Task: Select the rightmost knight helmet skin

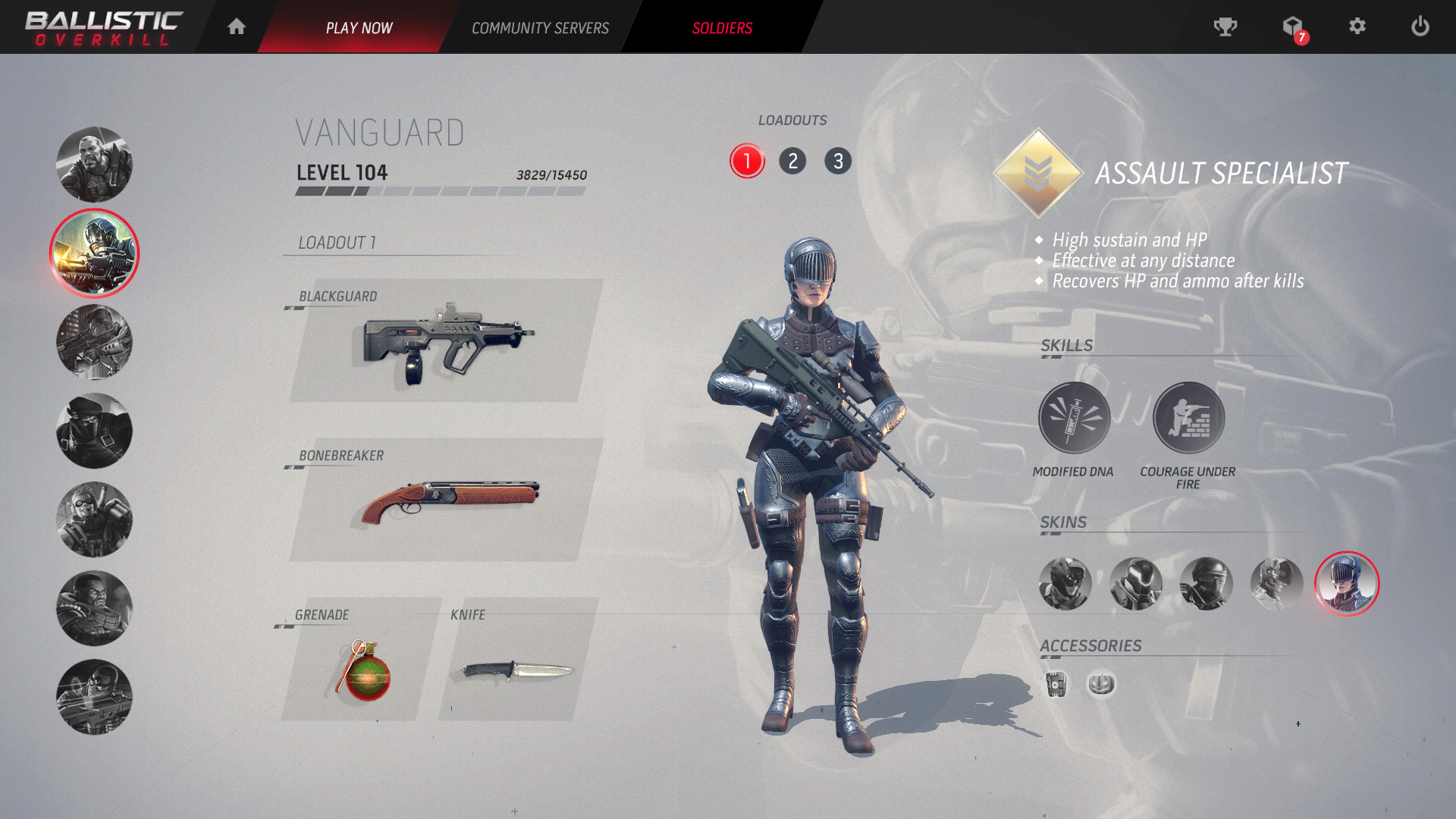Action: point(1346,584)
